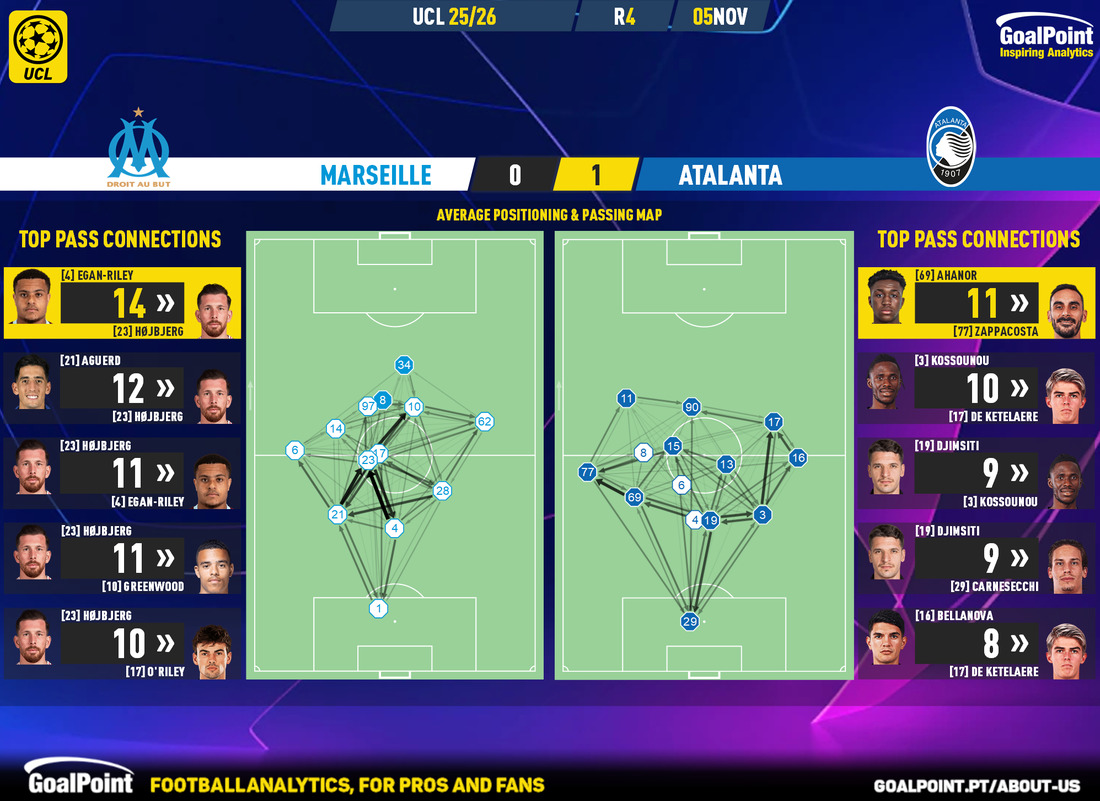
Task: Select Marseille goalkeeper node 1
Action: click(x=379, y=608)
